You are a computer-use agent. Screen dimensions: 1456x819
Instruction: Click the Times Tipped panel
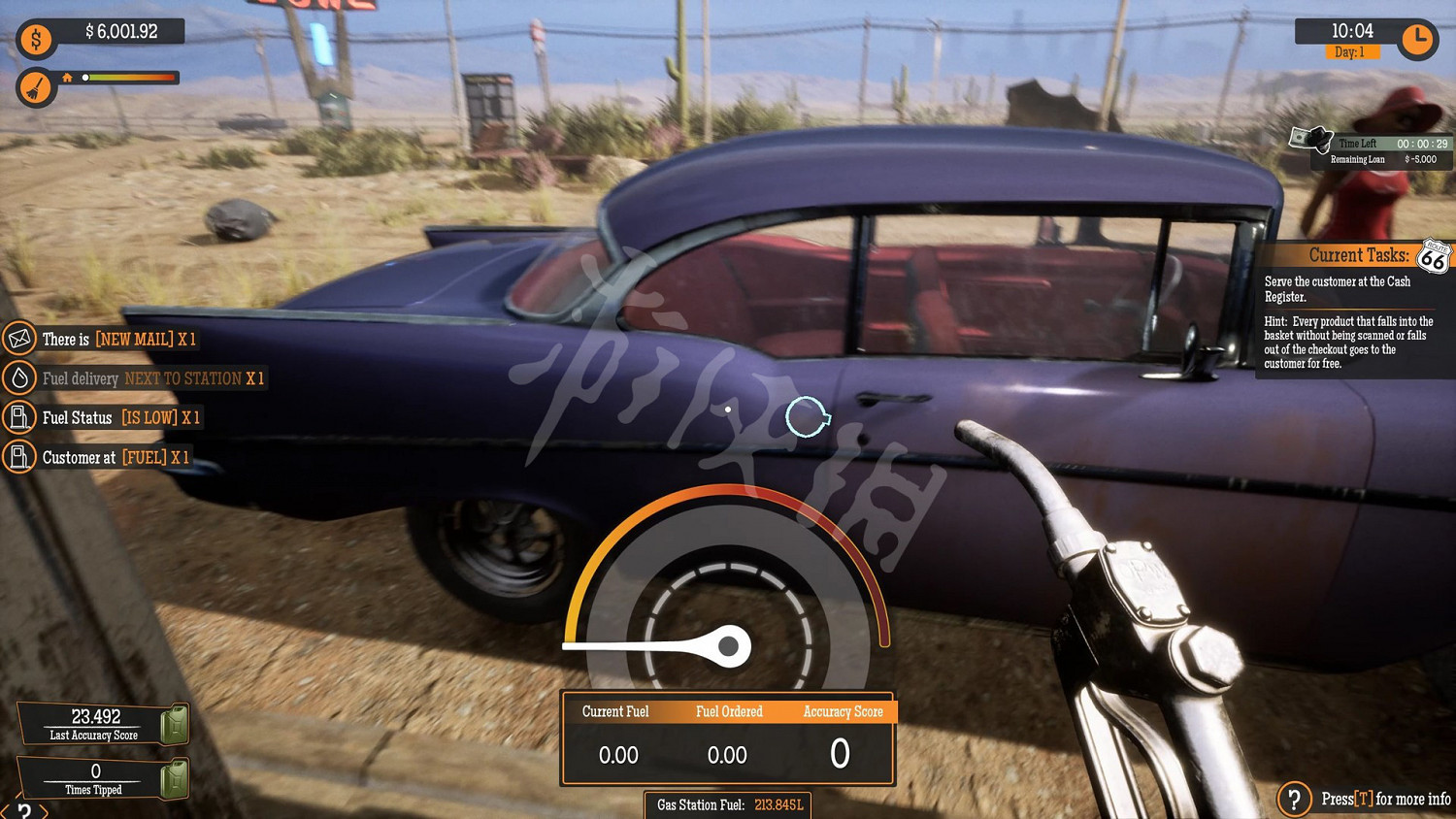(x=96, y=778)
